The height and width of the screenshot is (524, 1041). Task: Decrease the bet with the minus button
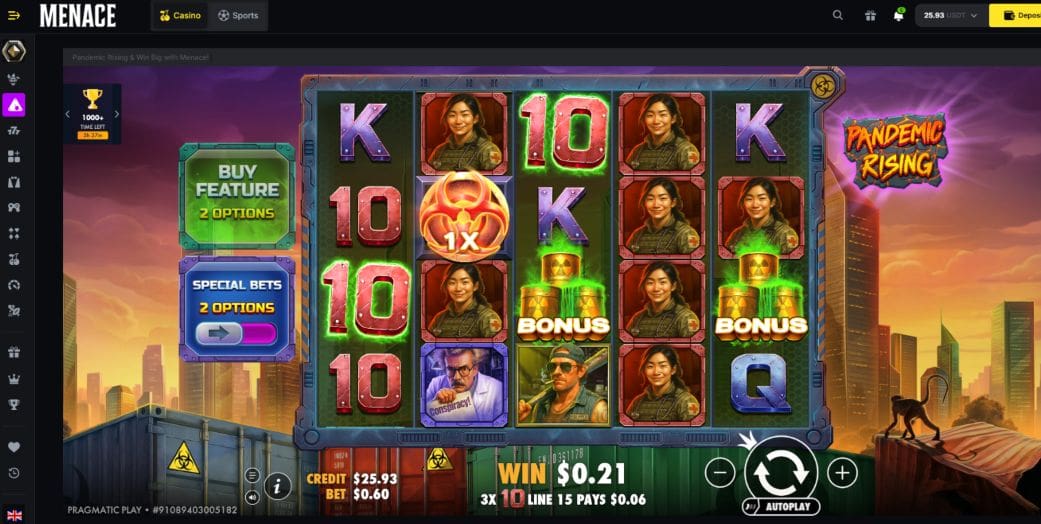point(720,472)
